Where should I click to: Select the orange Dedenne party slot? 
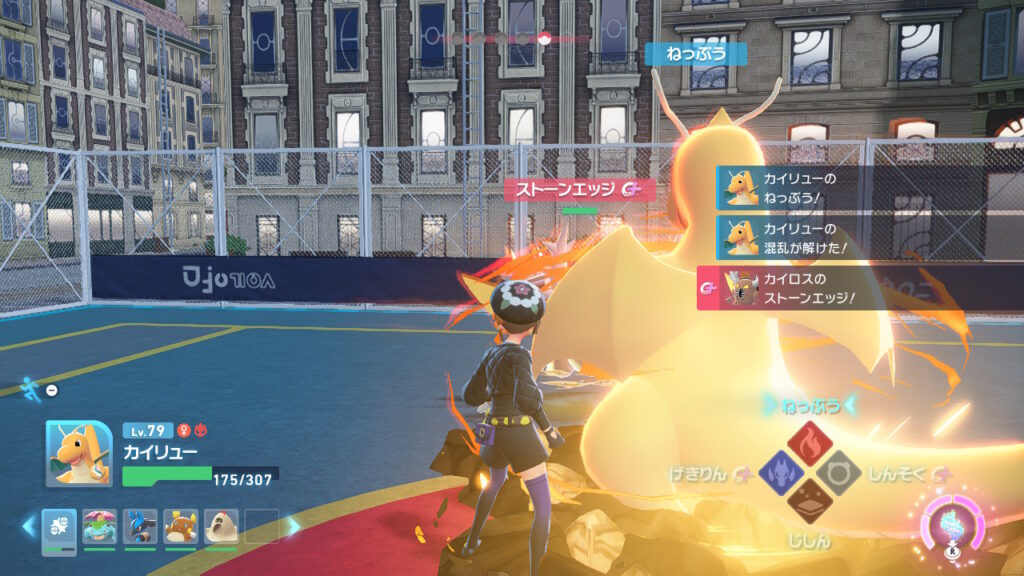click(x=181, y=526)
